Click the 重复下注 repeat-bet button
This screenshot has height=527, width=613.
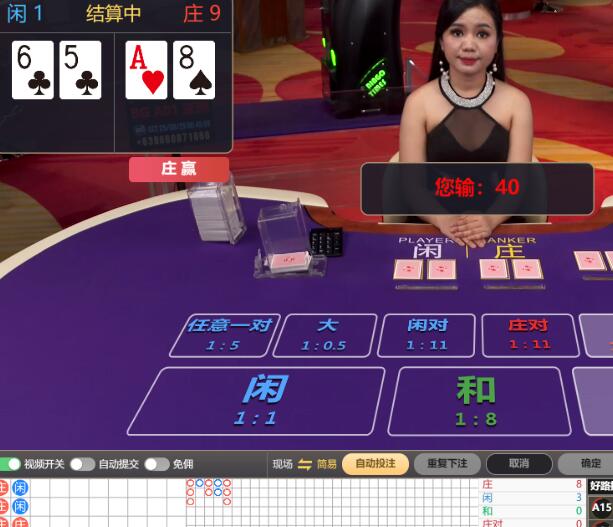[x=447, y=464]
